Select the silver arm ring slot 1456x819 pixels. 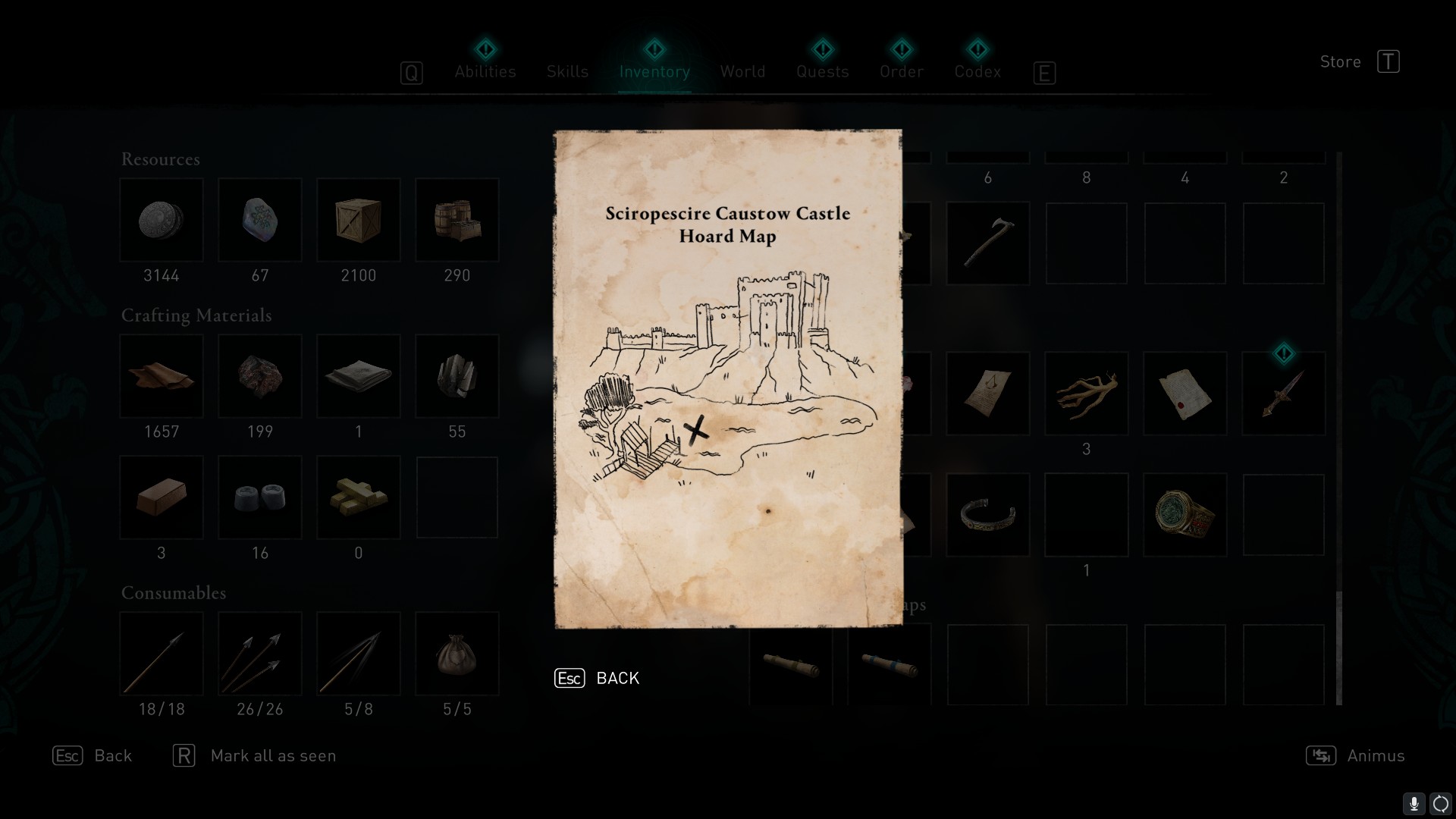[x=987, y=515]
